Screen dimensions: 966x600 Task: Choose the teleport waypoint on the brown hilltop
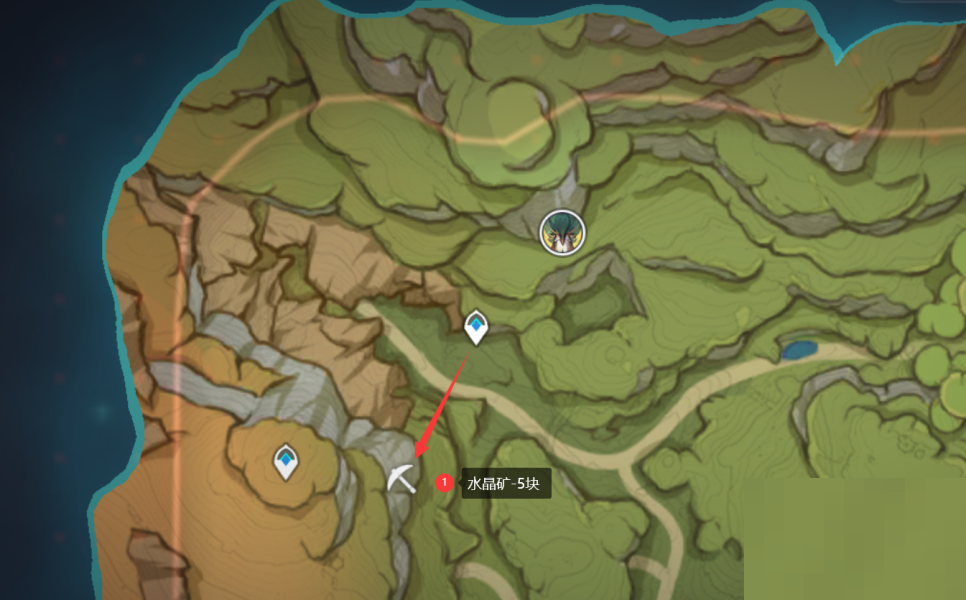[287, 461]
